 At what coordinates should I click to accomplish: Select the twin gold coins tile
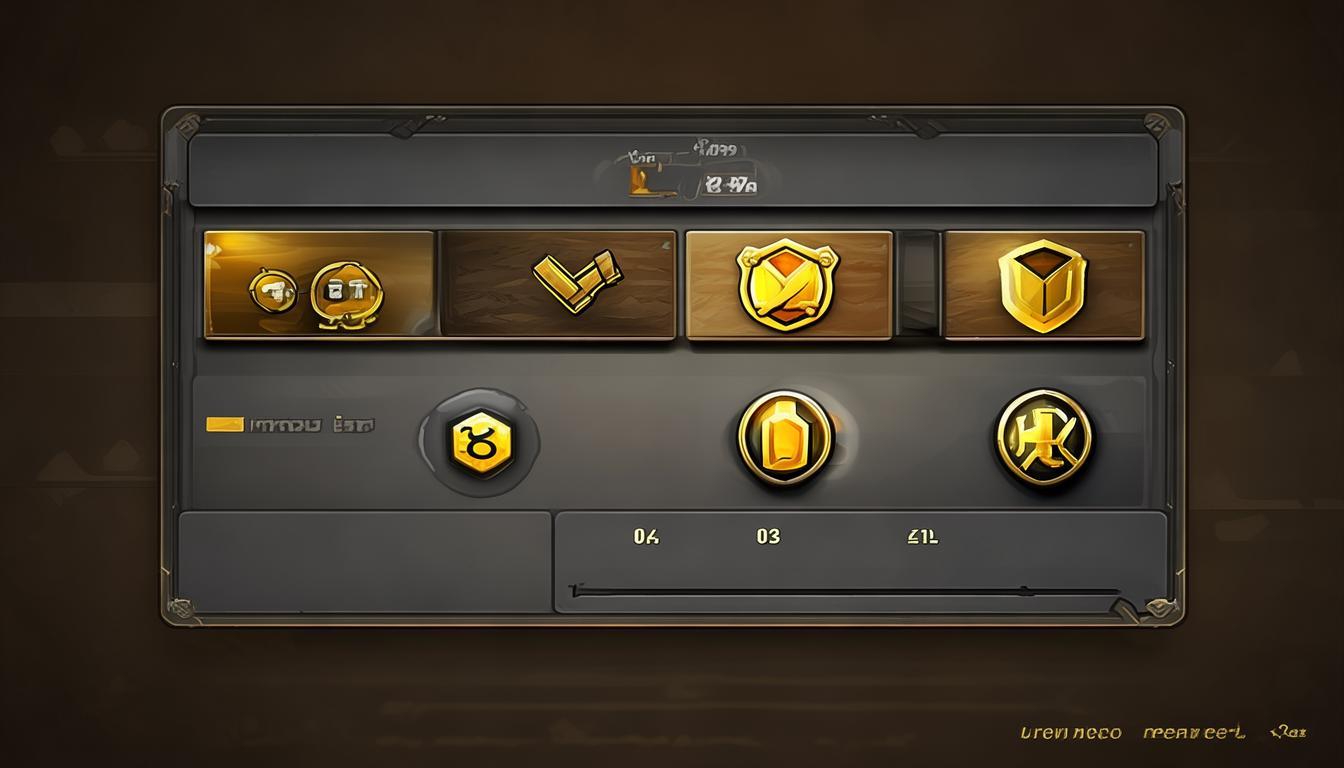[x=319, y=285]
